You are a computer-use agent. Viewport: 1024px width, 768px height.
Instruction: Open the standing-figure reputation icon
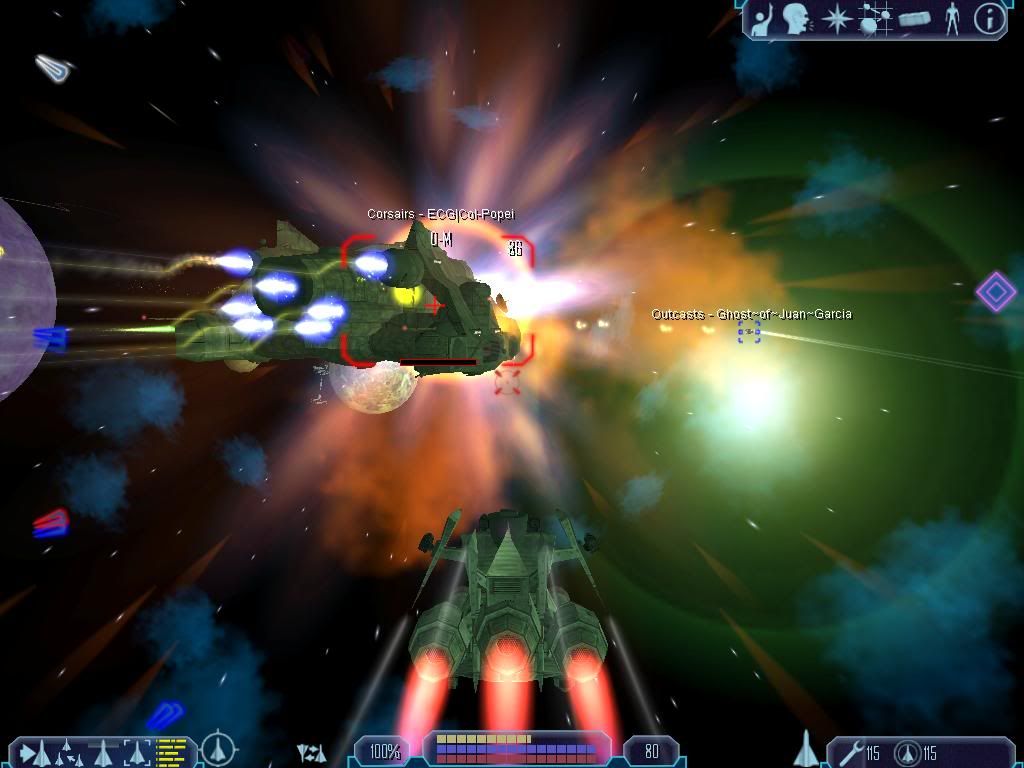click(x=952, y=19)
